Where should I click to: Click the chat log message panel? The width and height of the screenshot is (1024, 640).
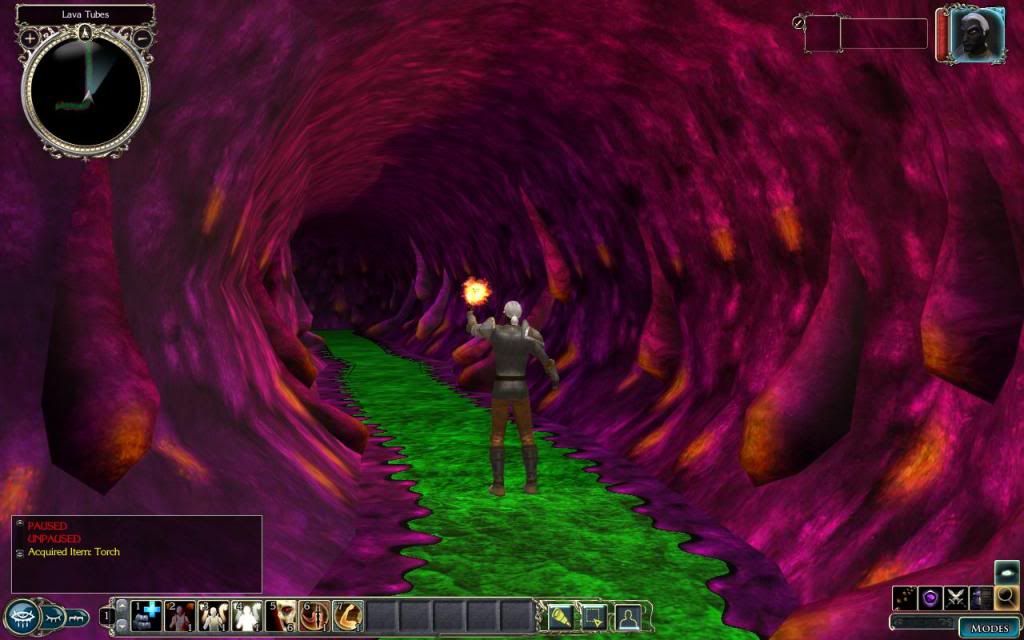pyautogui.click(x=136, y=553)
